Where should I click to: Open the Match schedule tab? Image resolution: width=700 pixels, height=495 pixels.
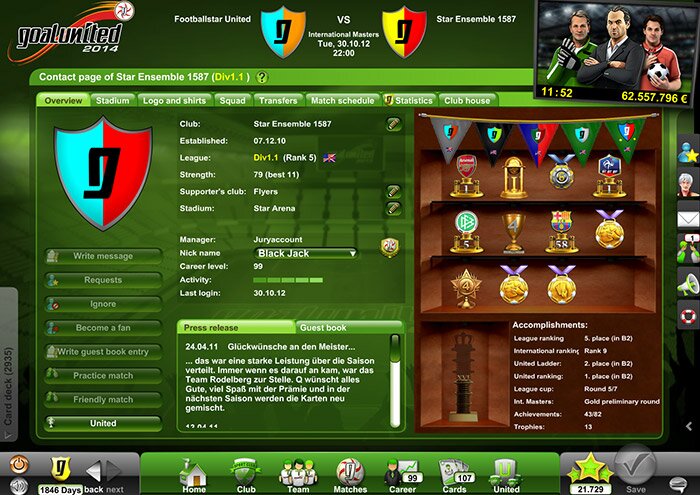click(x=342, y=101)
